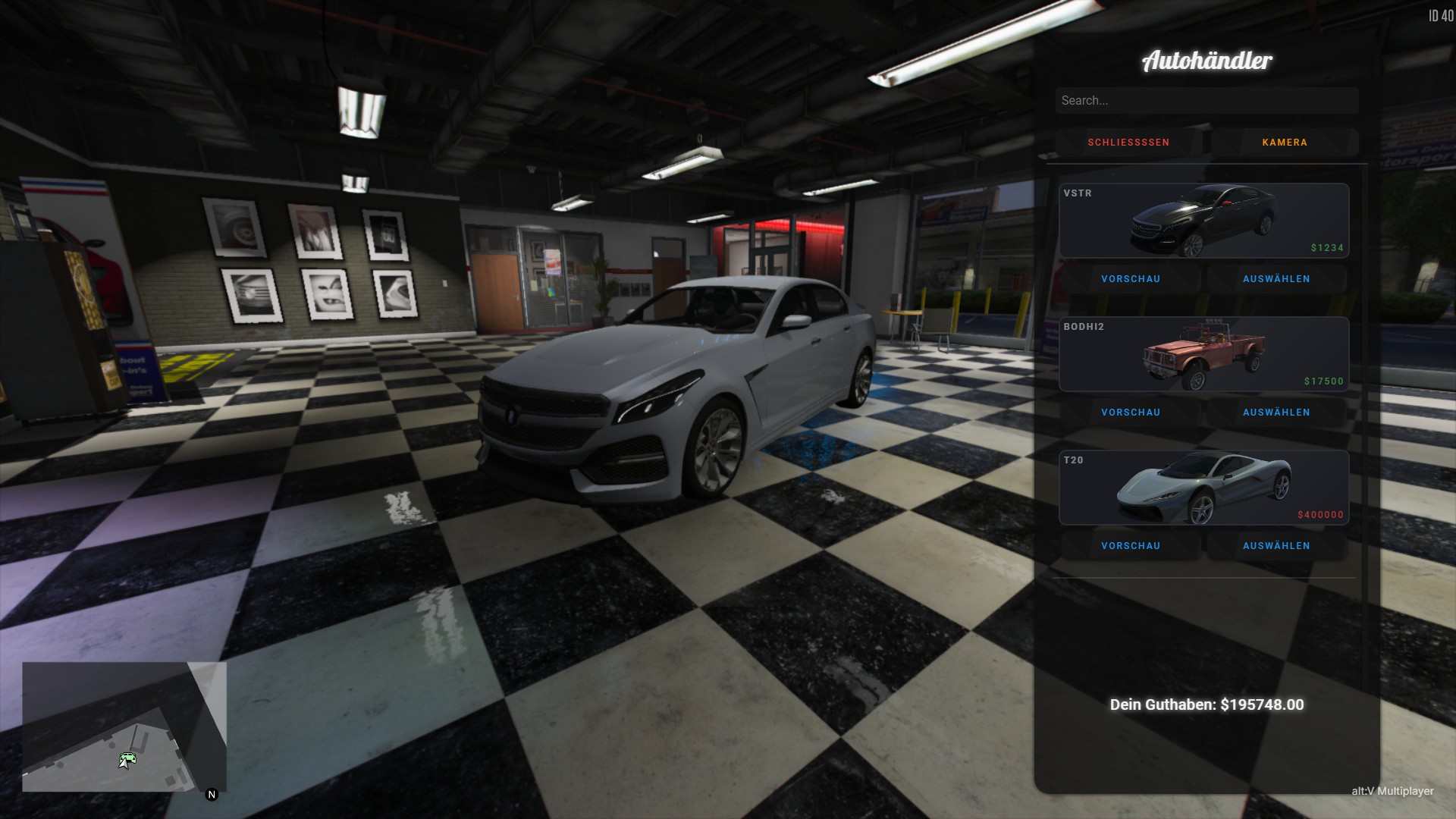Preview the VSTR with VORSCHAU

[x=1131, y=279]
